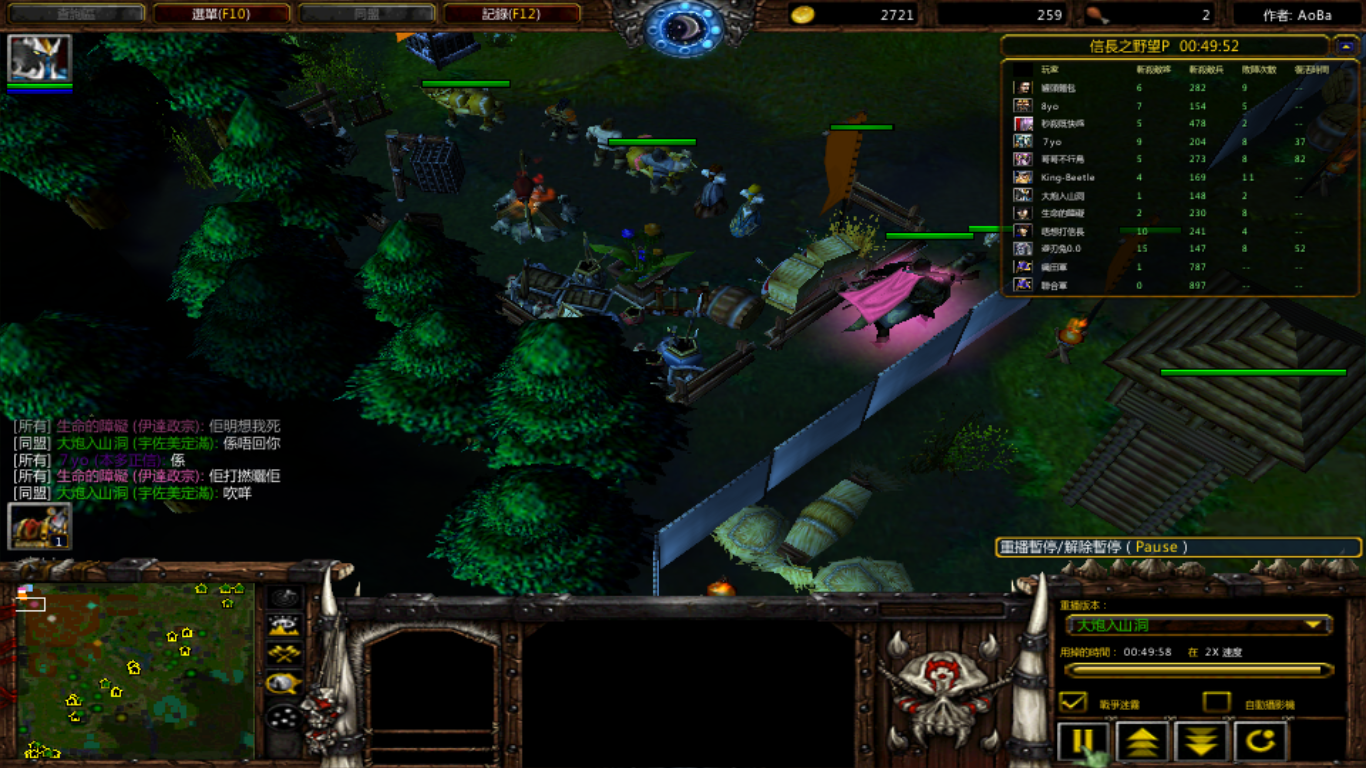1366x768 pixels.
Task: Click the minimap
Action: [x=135, y=670]
